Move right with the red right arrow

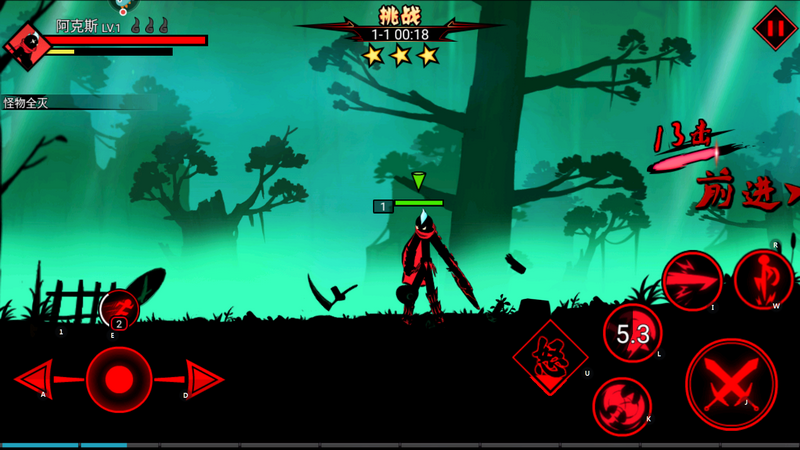[203, 380]
